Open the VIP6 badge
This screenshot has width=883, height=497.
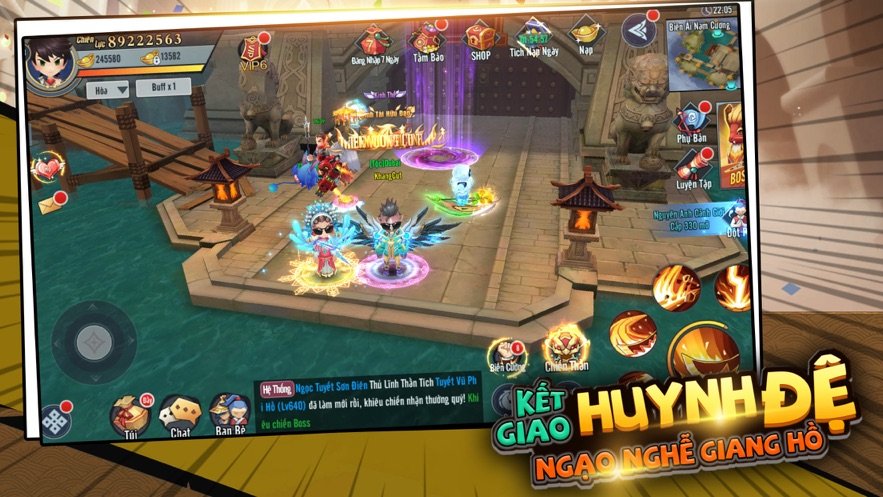pos(252,52)
